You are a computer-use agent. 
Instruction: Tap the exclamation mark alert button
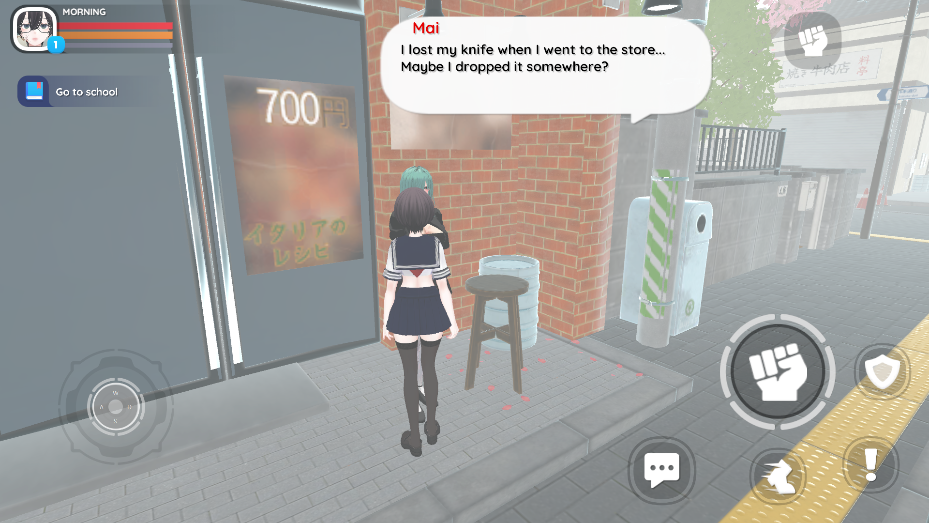869,465
